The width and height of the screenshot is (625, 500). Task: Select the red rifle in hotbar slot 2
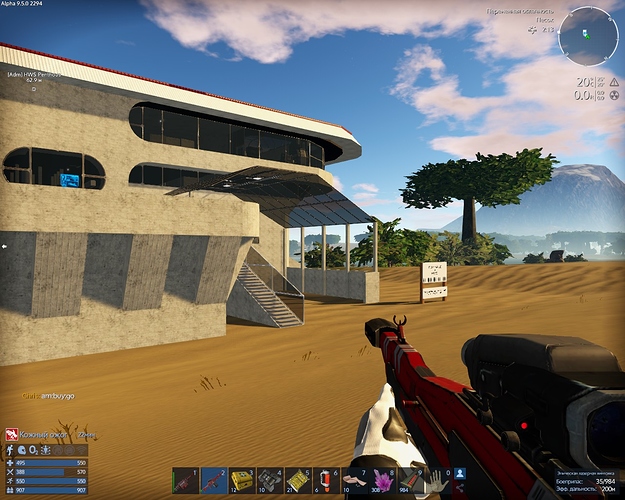coord(213,481)
